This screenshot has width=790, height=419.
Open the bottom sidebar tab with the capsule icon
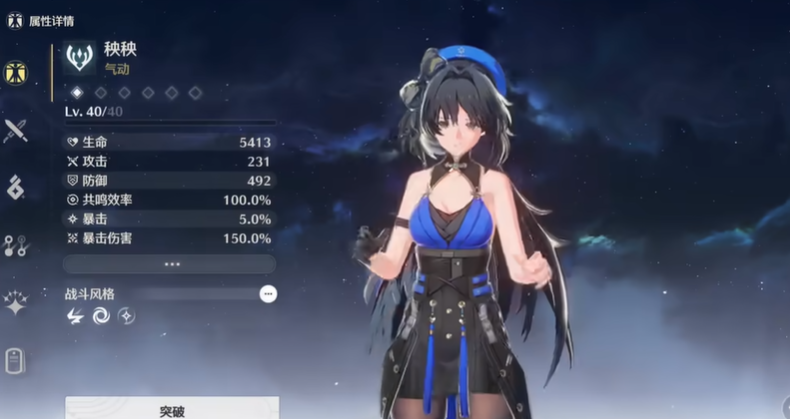pyautogui.click(x=15, y=360)
